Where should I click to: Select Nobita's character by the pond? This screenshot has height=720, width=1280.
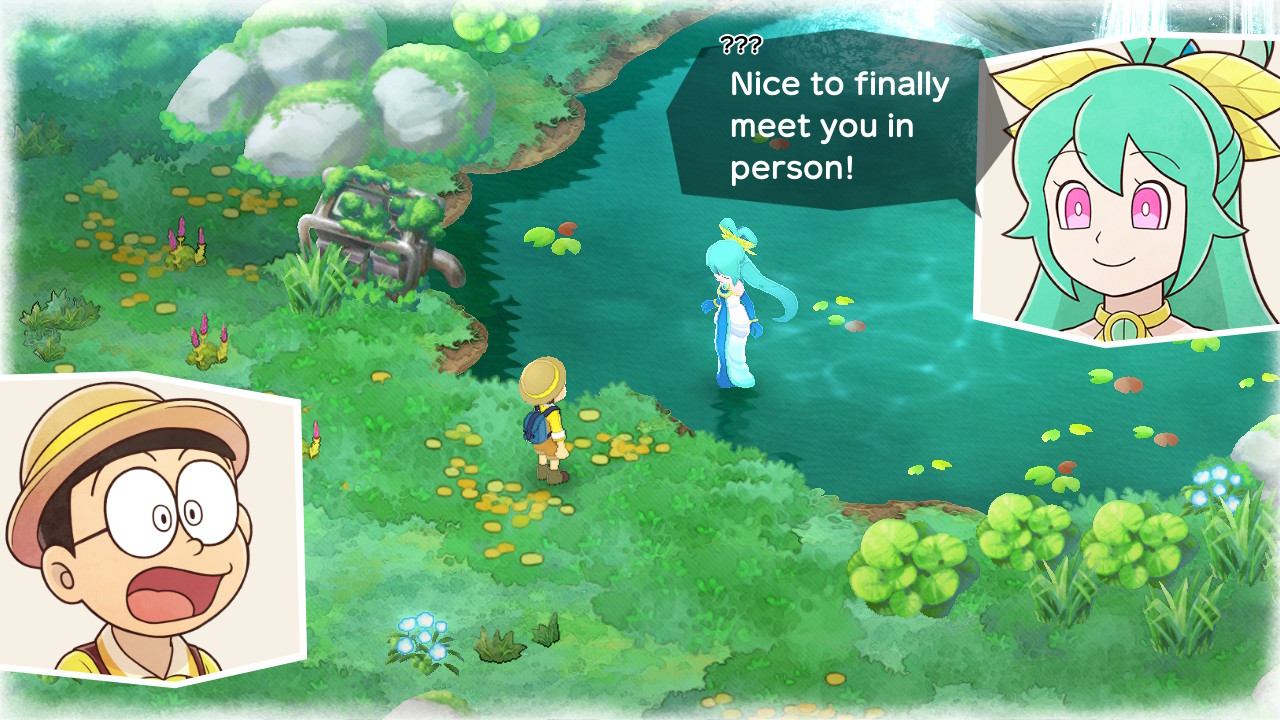(545, 420)
